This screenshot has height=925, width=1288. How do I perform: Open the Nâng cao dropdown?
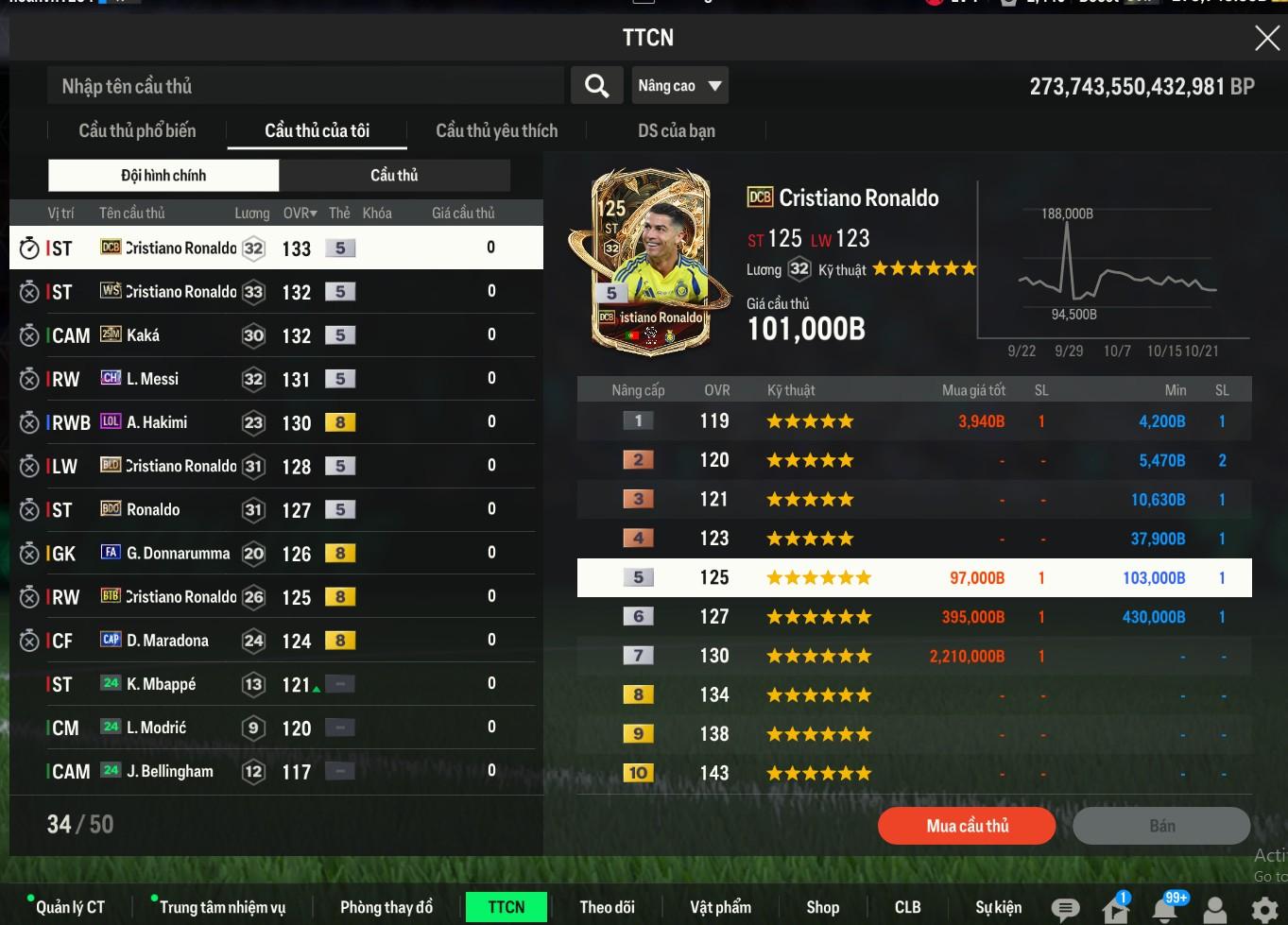679,86
